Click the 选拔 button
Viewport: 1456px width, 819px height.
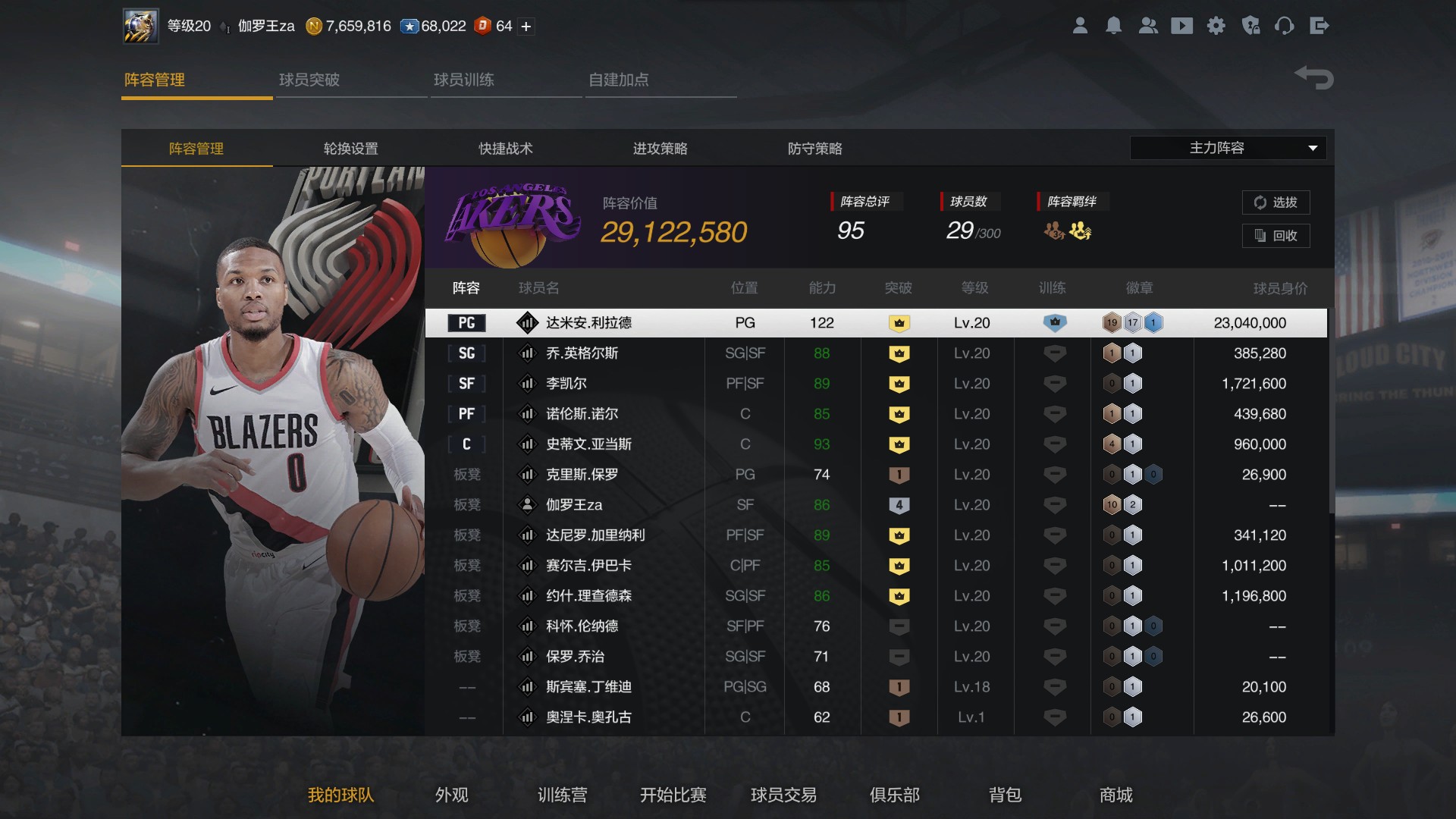(1276, 202)
